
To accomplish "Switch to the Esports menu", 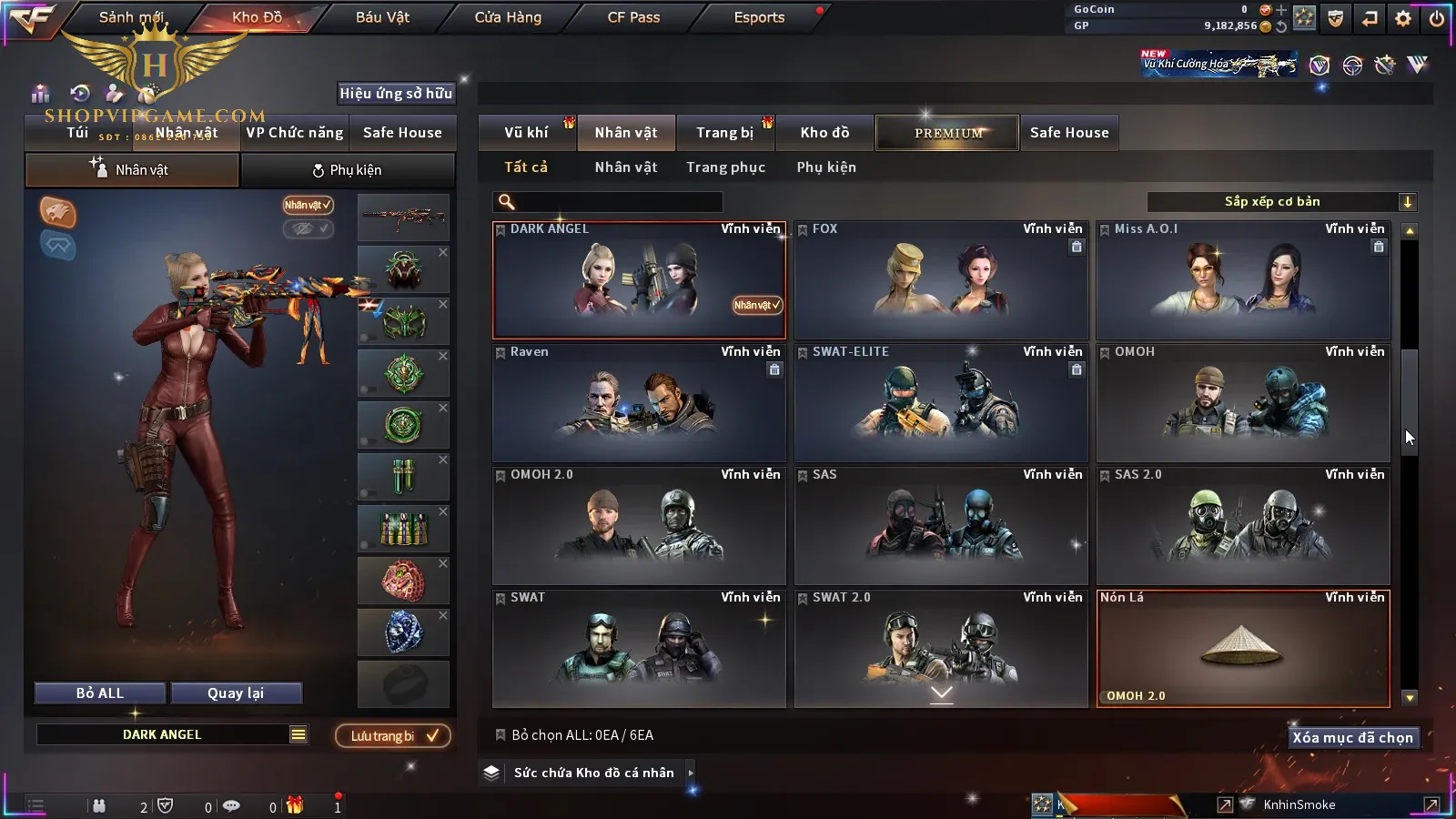I will pos(759,17).
